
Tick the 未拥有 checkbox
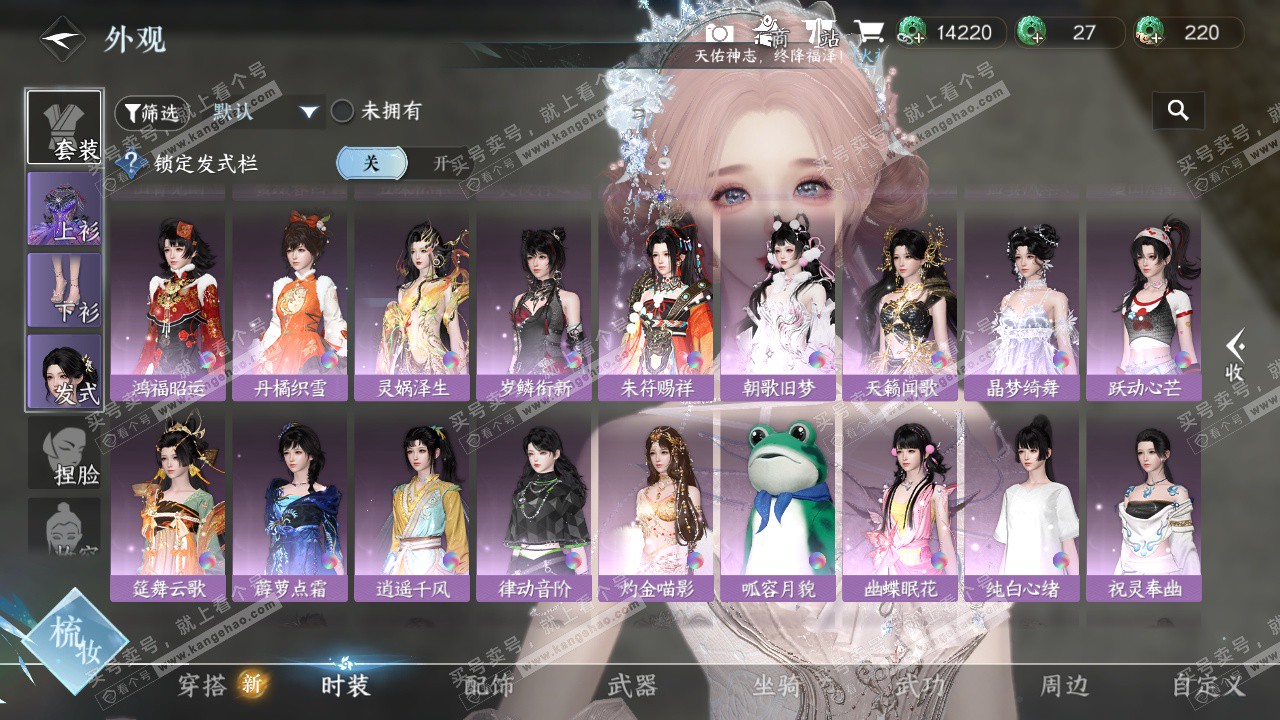tap(343, 111)
